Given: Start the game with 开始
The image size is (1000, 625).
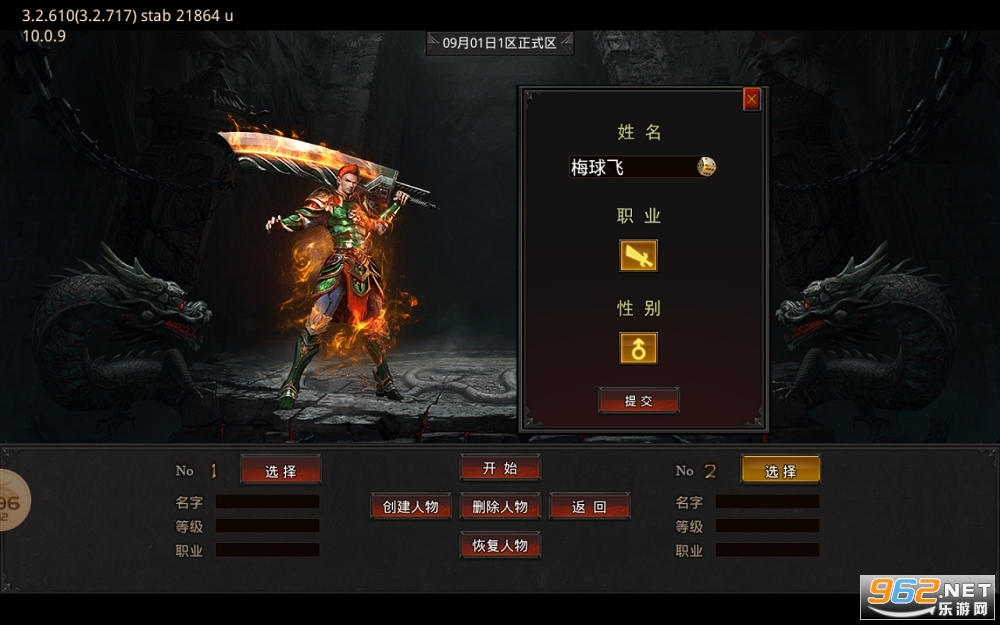Looking at the screenshot, I should tap(500, 468).
